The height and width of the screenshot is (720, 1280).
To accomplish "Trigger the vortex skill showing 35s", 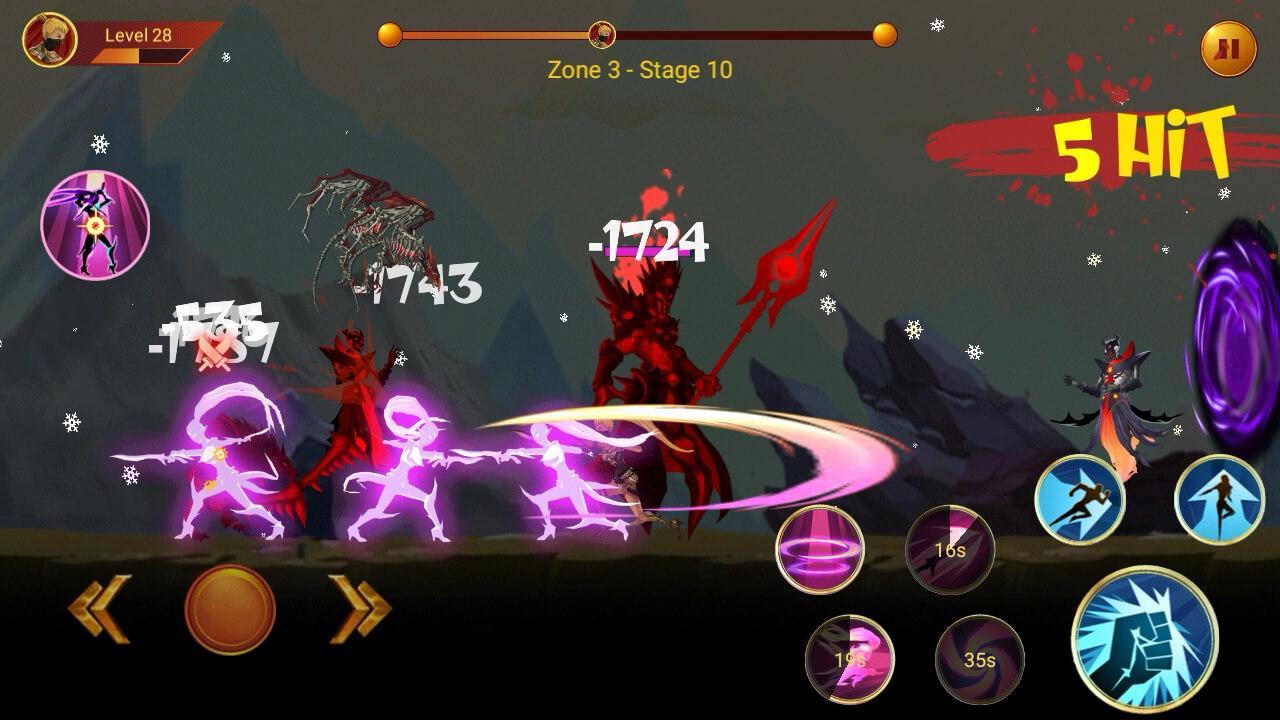I will 980,659.
